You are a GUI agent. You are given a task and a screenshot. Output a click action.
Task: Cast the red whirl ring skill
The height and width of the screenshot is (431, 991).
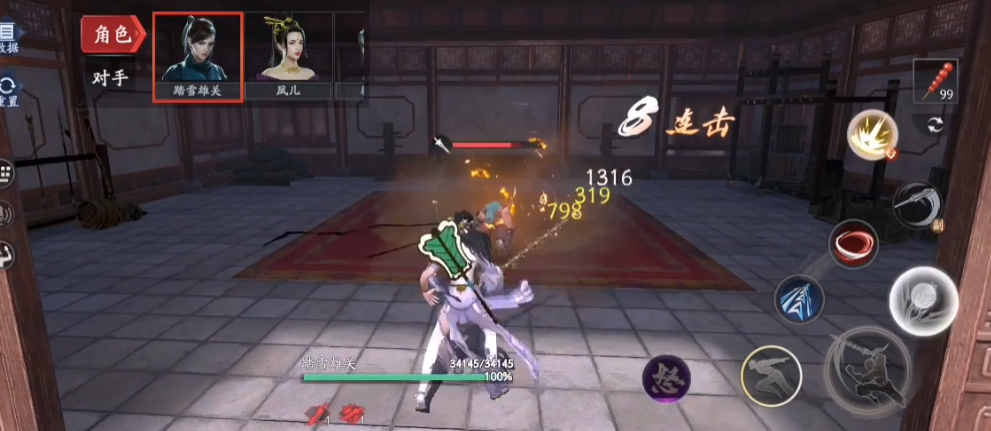[853, 243]
